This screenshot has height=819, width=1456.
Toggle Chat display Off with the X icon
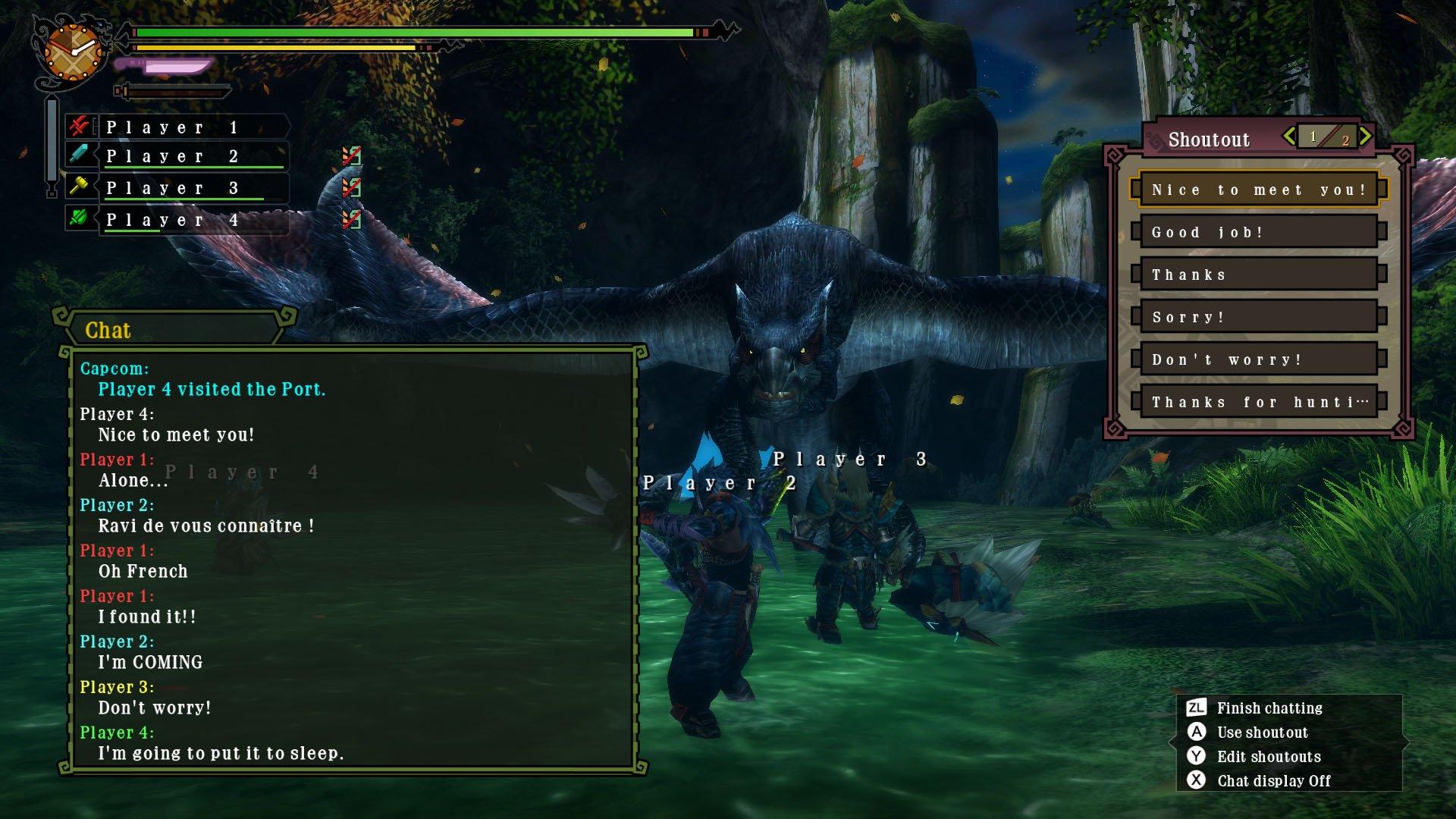point(1197,780)
